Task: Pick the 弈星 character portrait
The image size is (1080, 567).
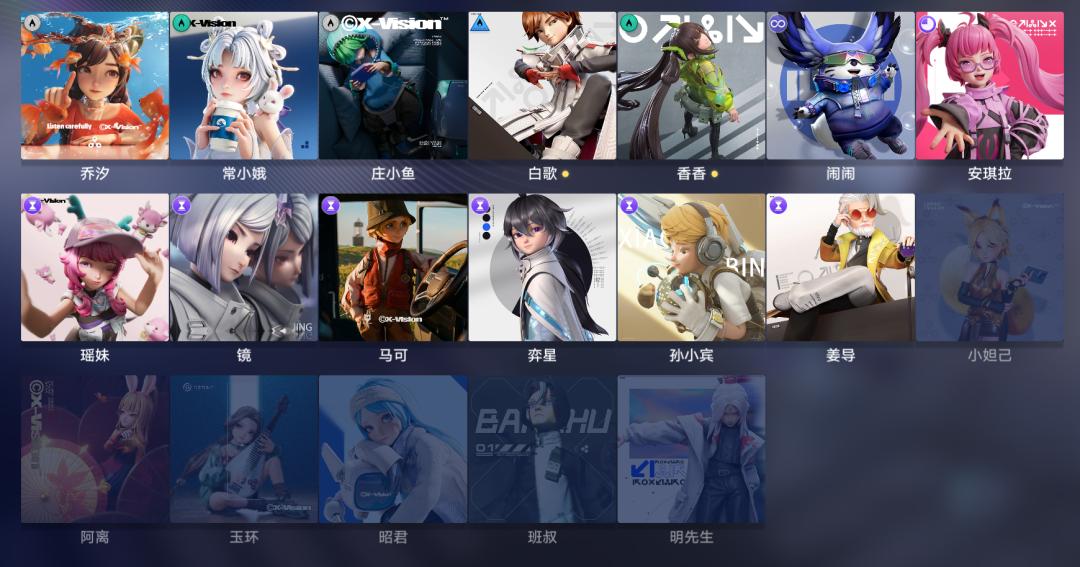Action: pos(542,267)
